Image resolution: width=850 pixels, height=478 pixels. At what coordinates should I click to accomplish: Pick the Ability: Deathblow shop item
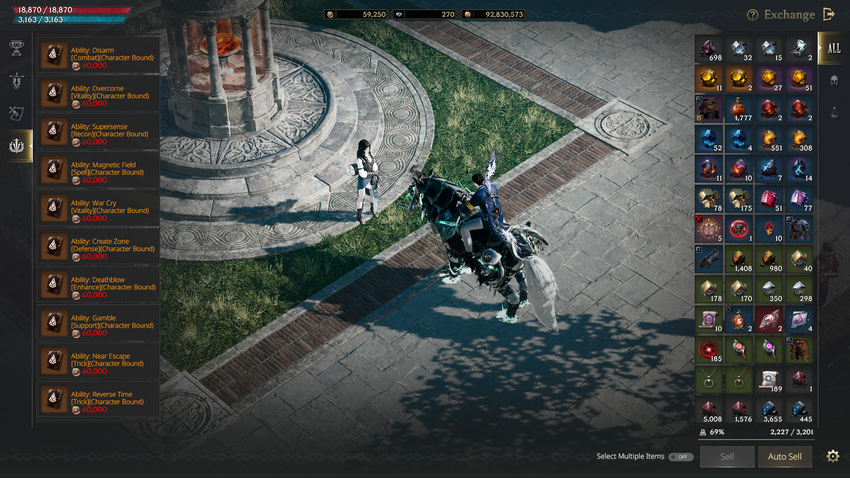tap(98, 283)
